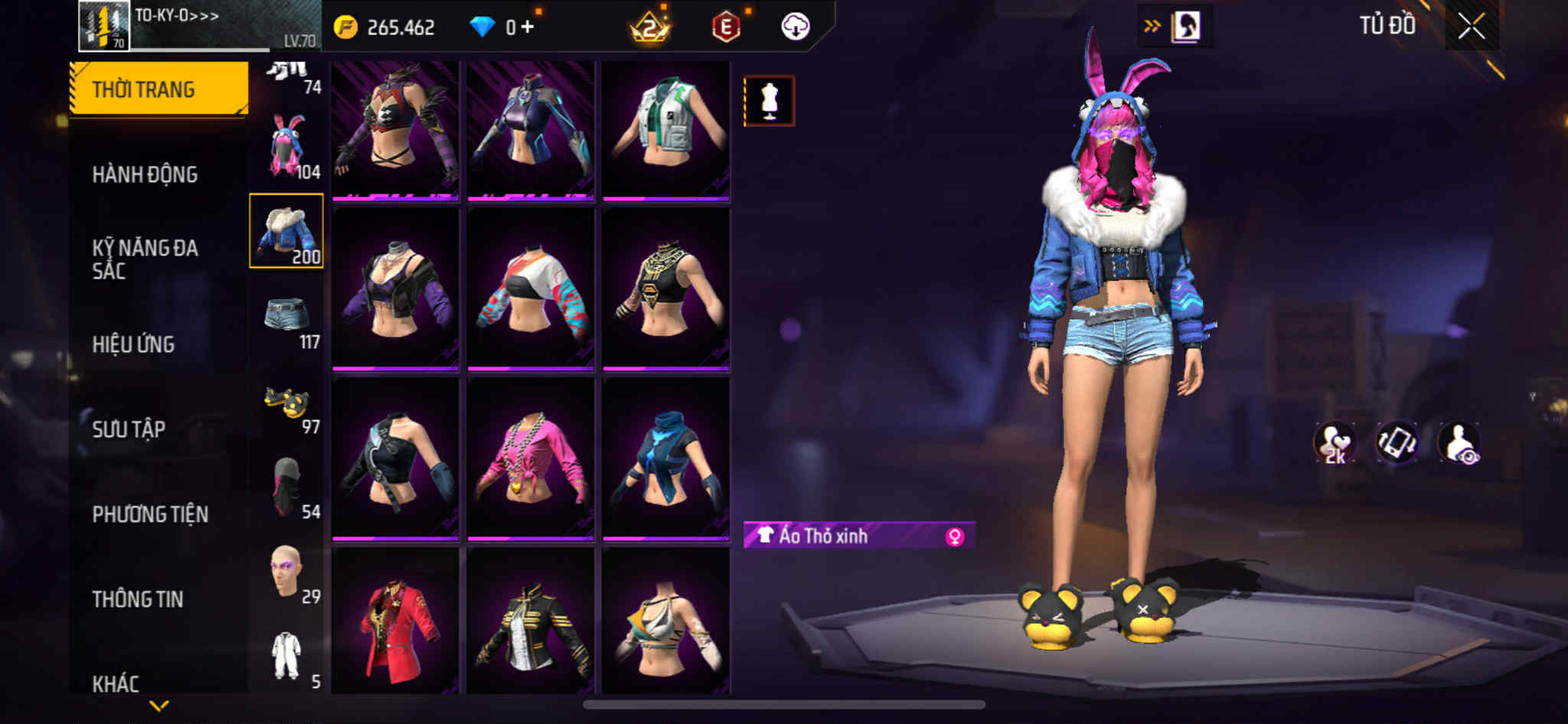Open the Phương Tiện tab
This screenshot has width=1568, height=724.
pos(150,514)
